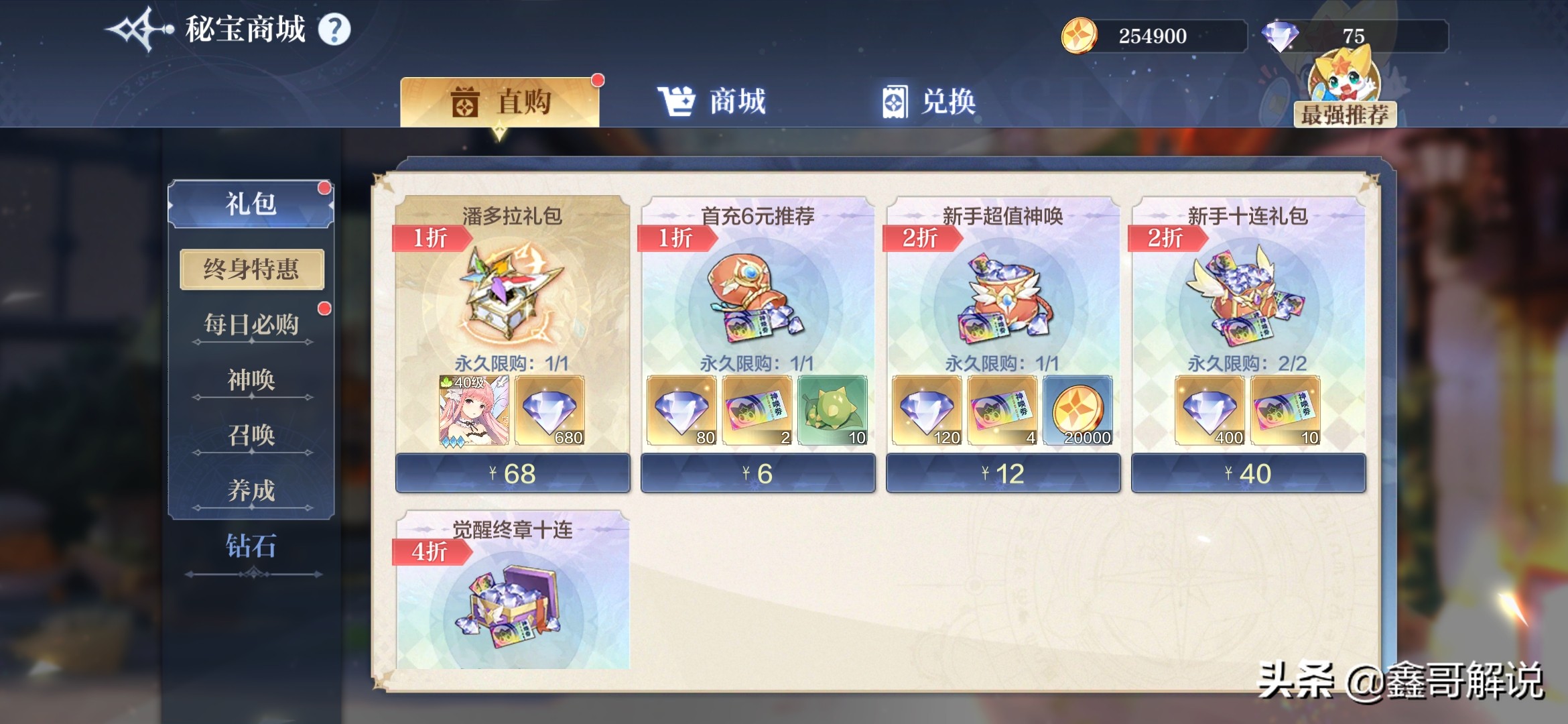
Task: Open the help question mark icon
Action: (x=336, y=29)
